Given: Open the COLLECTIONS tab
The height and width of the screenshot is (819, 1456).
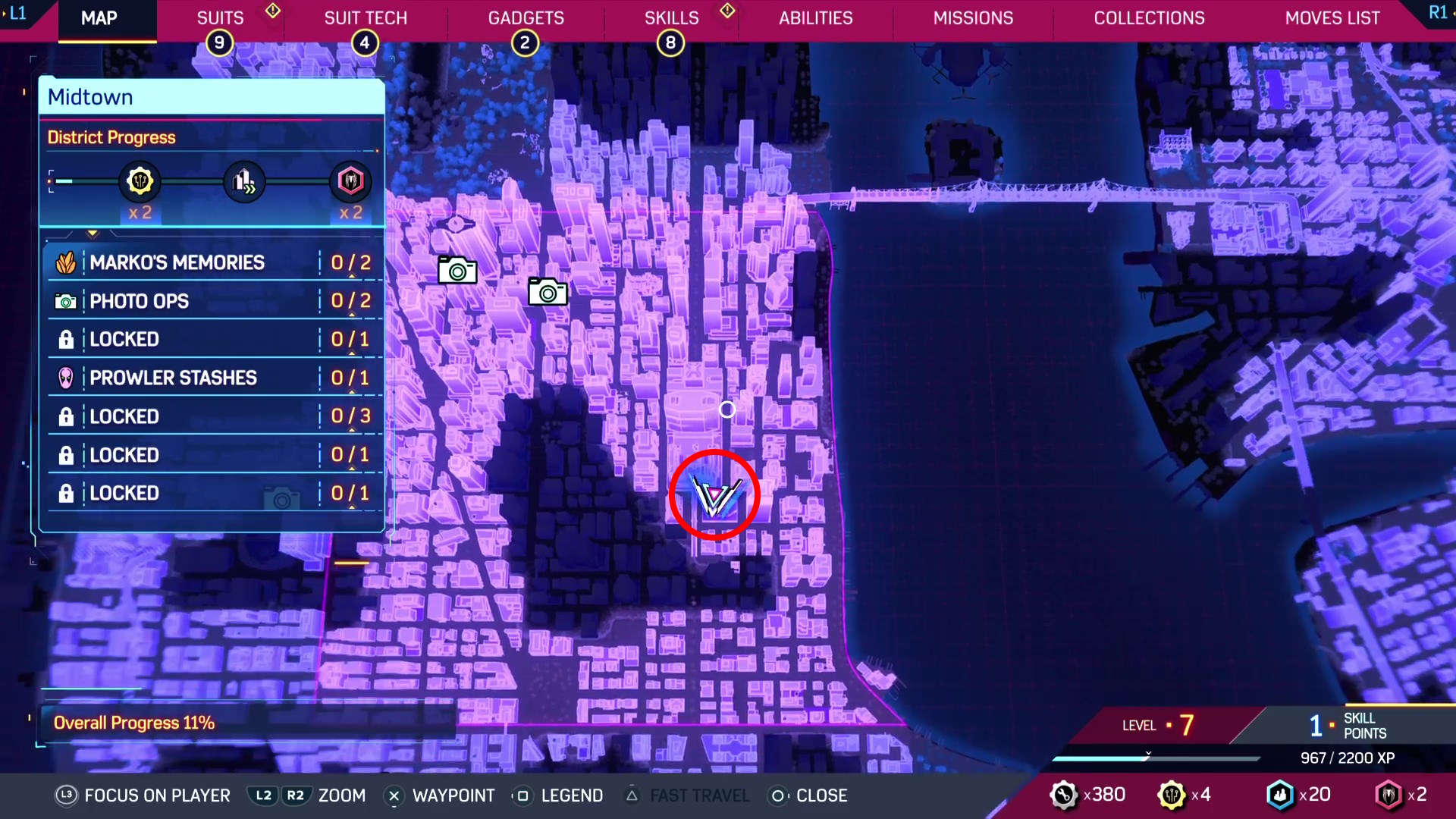Looking at the screenshot, I should click(x=1149, y=17).
